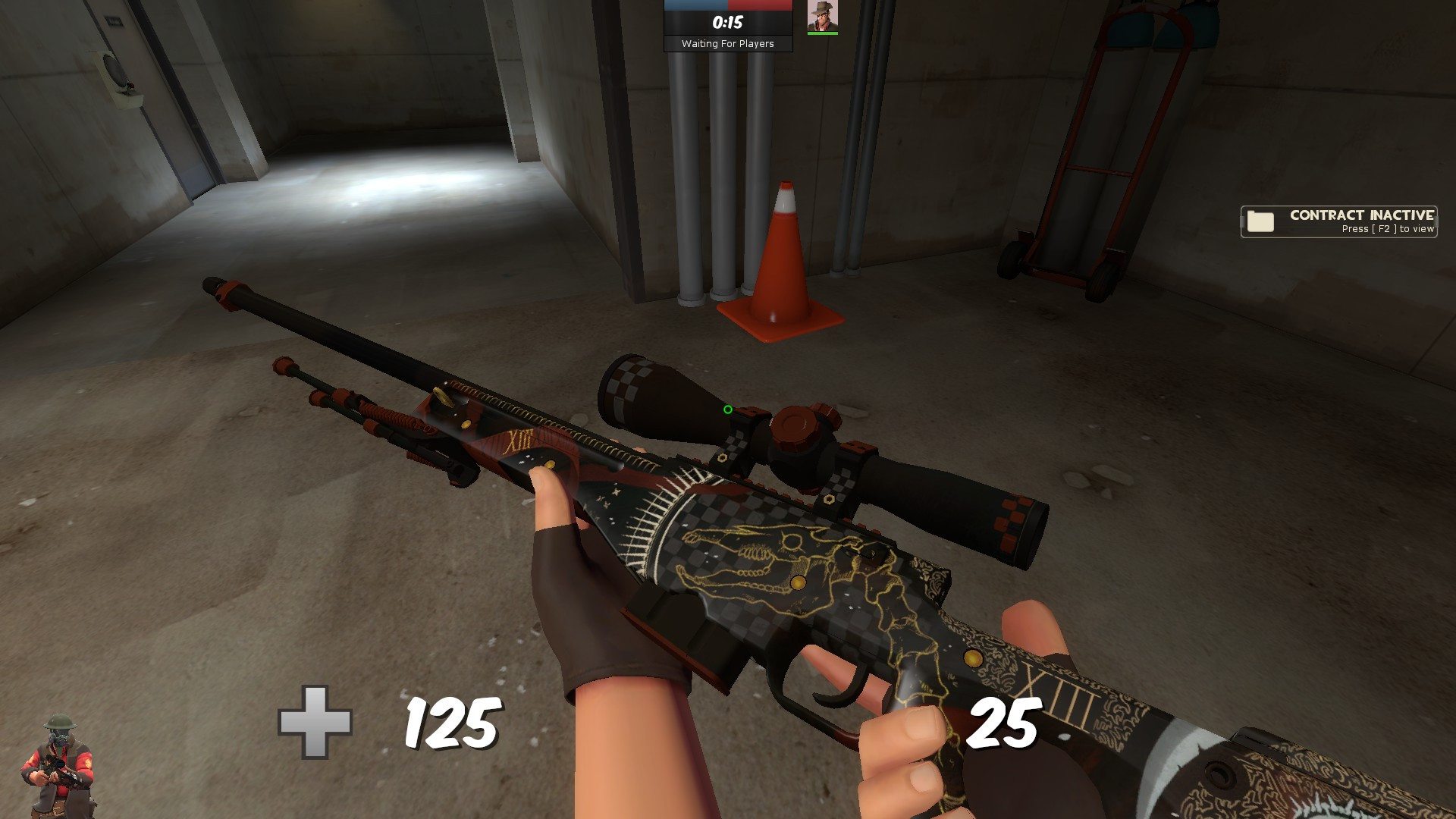Image resolution: width=1456 pixels, height=819 pixels.
Task: Click the green crosshair dot at screen center
Action: [726, 409]
